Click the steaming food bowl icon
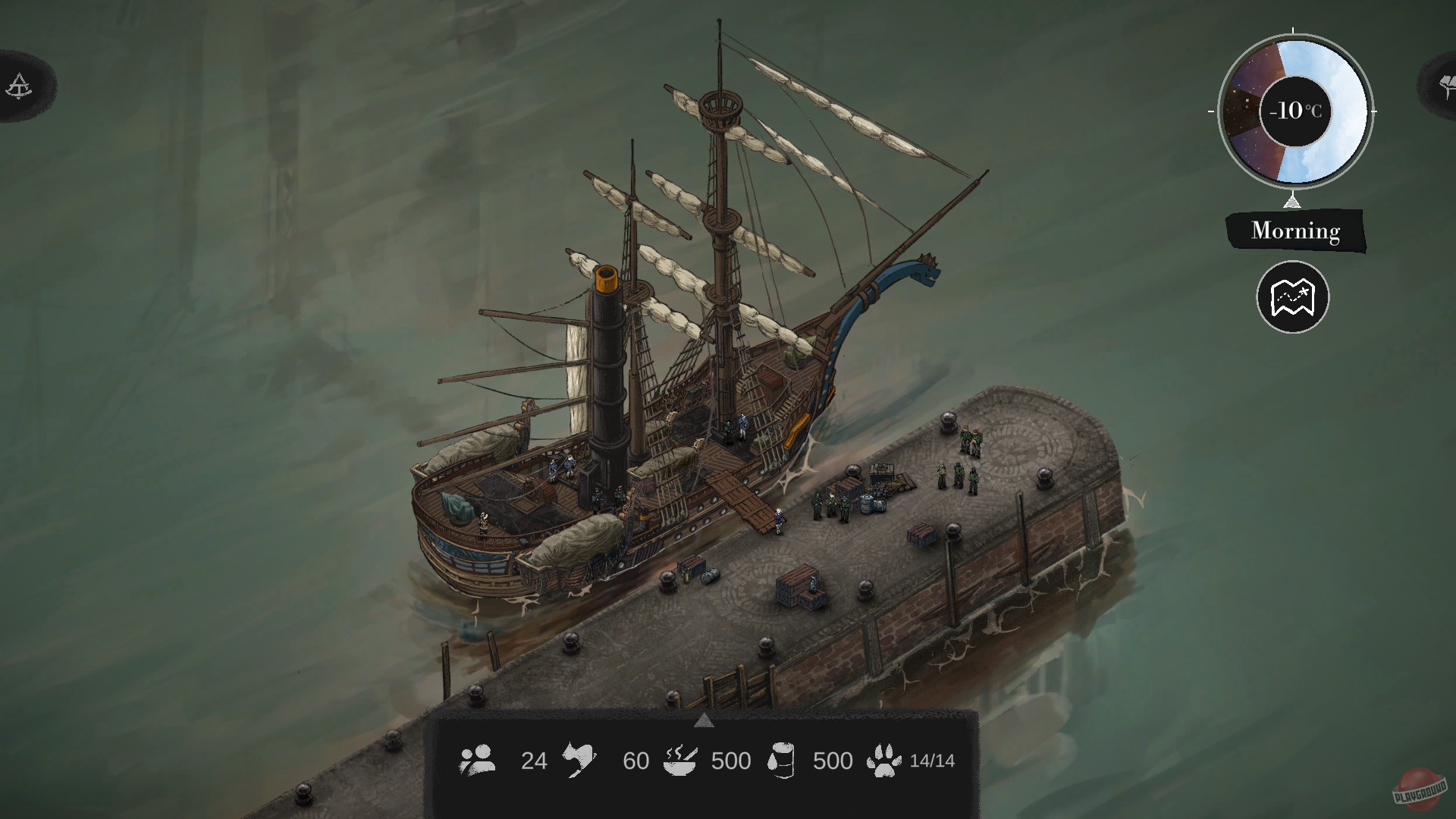The height and width of the screenshot is (819, 1456). 679,760
